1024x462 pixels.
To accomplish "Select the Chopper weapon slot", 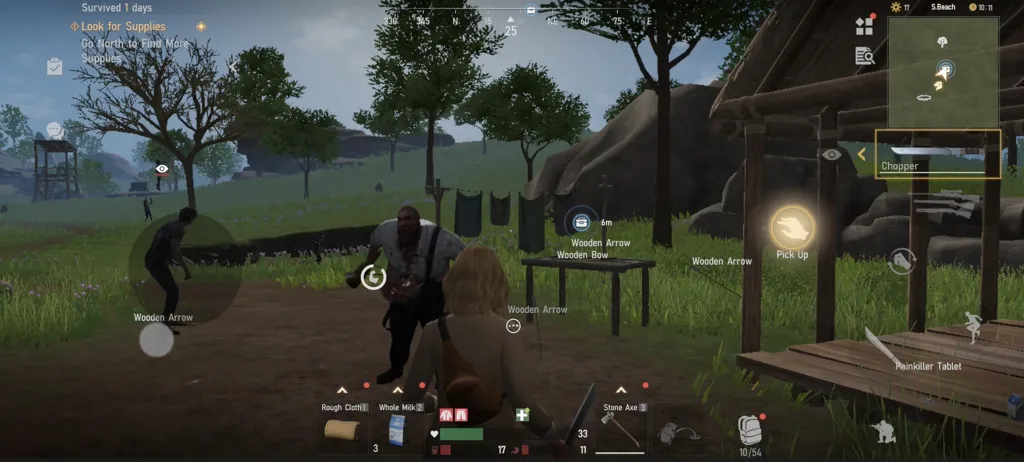I will 937,154.
